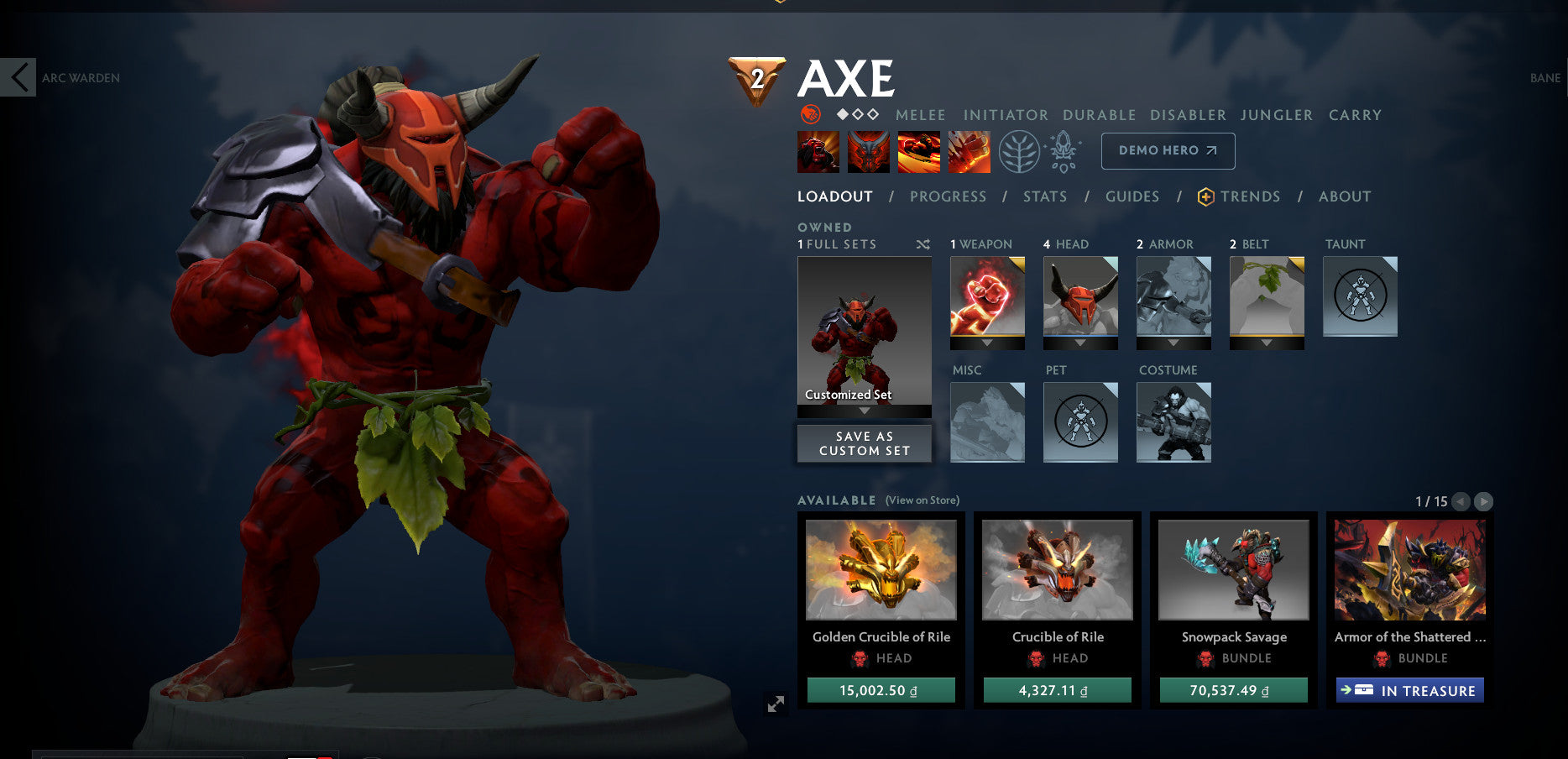The height and width of the screenshot is (759, 1568).
Task: Open the Trends tab
Action: coord(1251,196)
